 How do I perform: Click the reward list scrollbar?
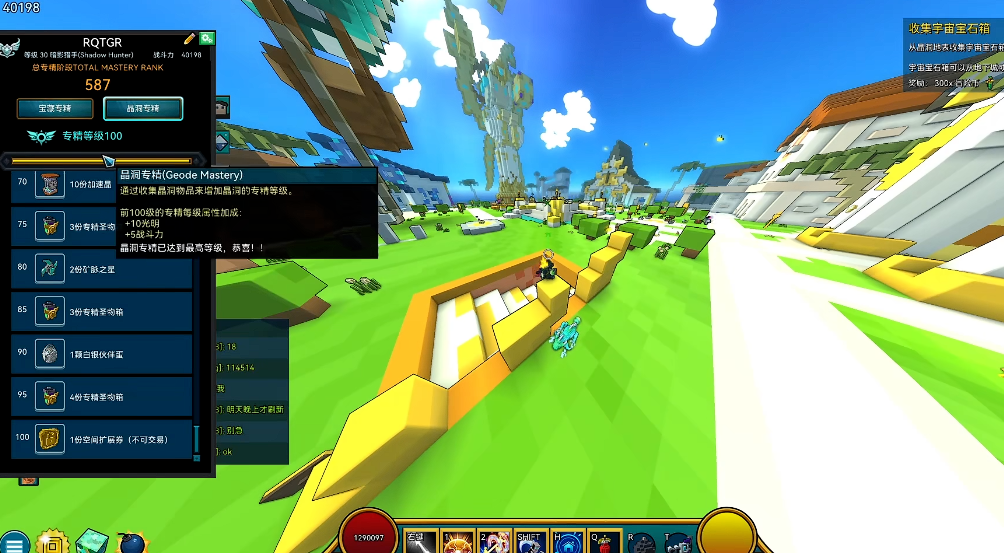click(x=197, y=438)
